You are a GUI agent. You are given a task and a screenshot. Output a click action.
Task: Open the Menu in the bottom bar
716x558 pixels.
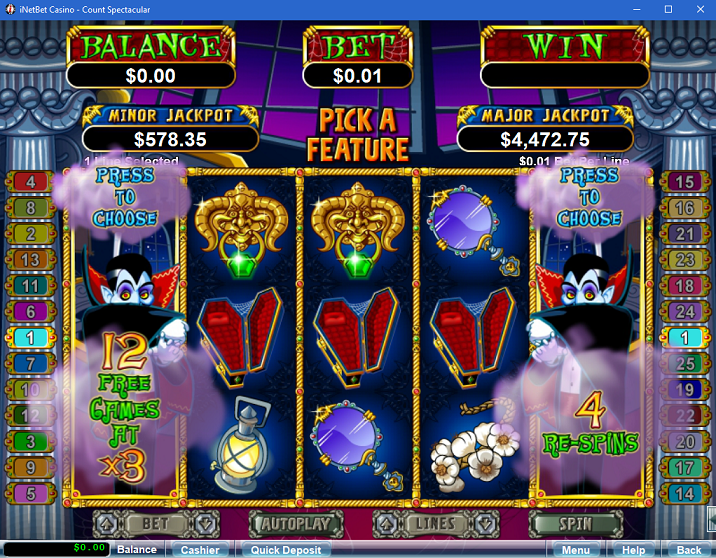click(x=575, y=549)
